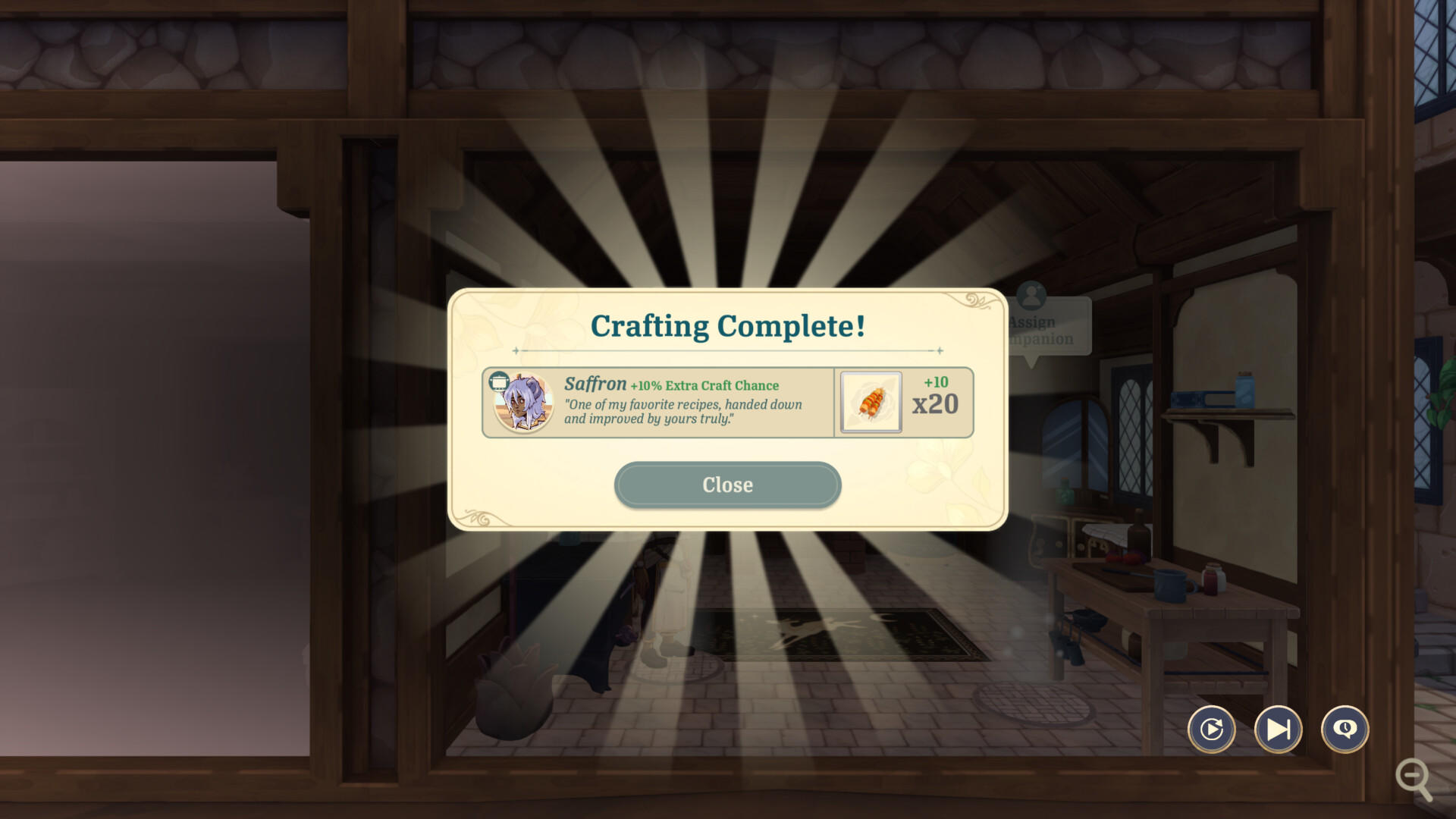View Saffron's character portrait
Viewport: 1456px width, 819px height.
click(x=524, y=403)
